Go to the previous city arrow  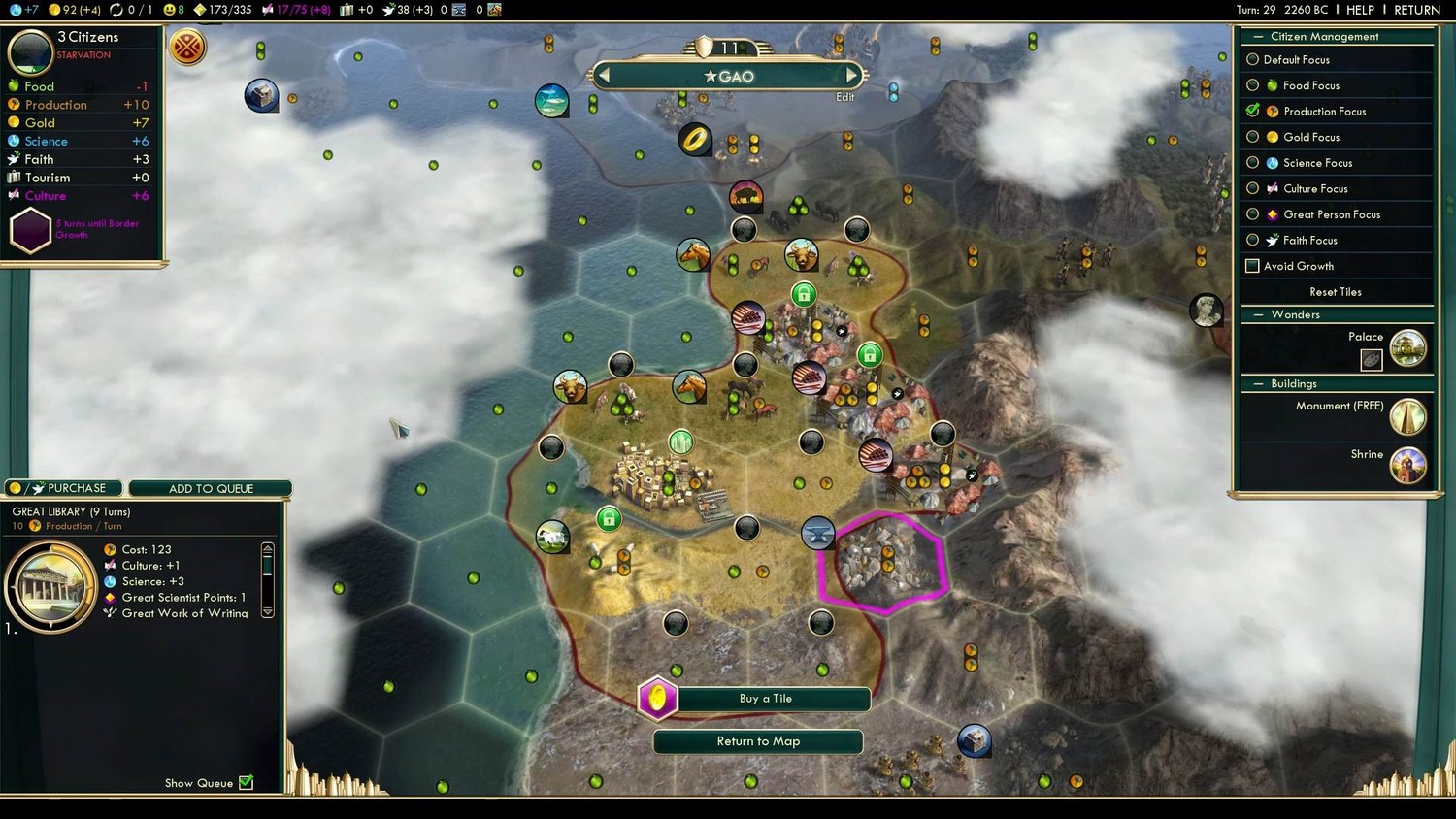pyautogui.click(x=604, y=76)
